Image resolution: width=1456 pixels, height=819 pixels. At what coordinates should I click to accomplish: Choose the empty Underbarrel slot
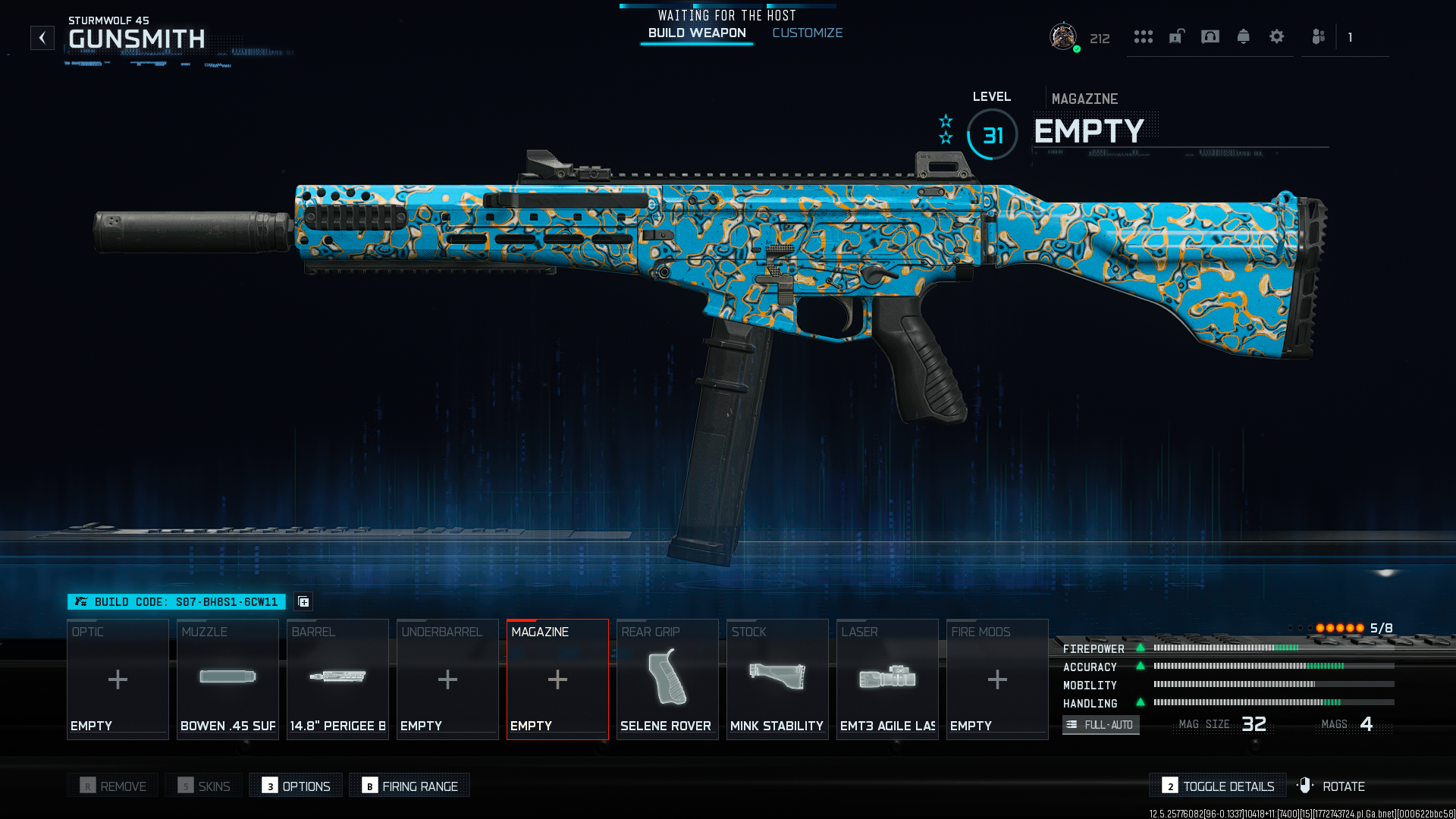447,679
